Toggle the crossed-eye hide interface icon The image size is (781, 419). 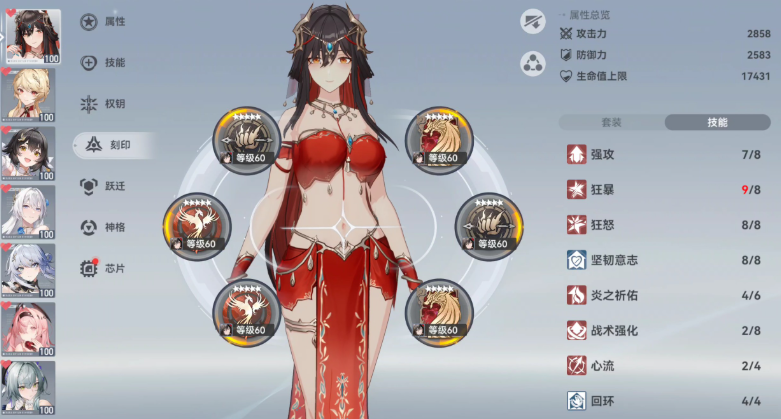point(532,20)
